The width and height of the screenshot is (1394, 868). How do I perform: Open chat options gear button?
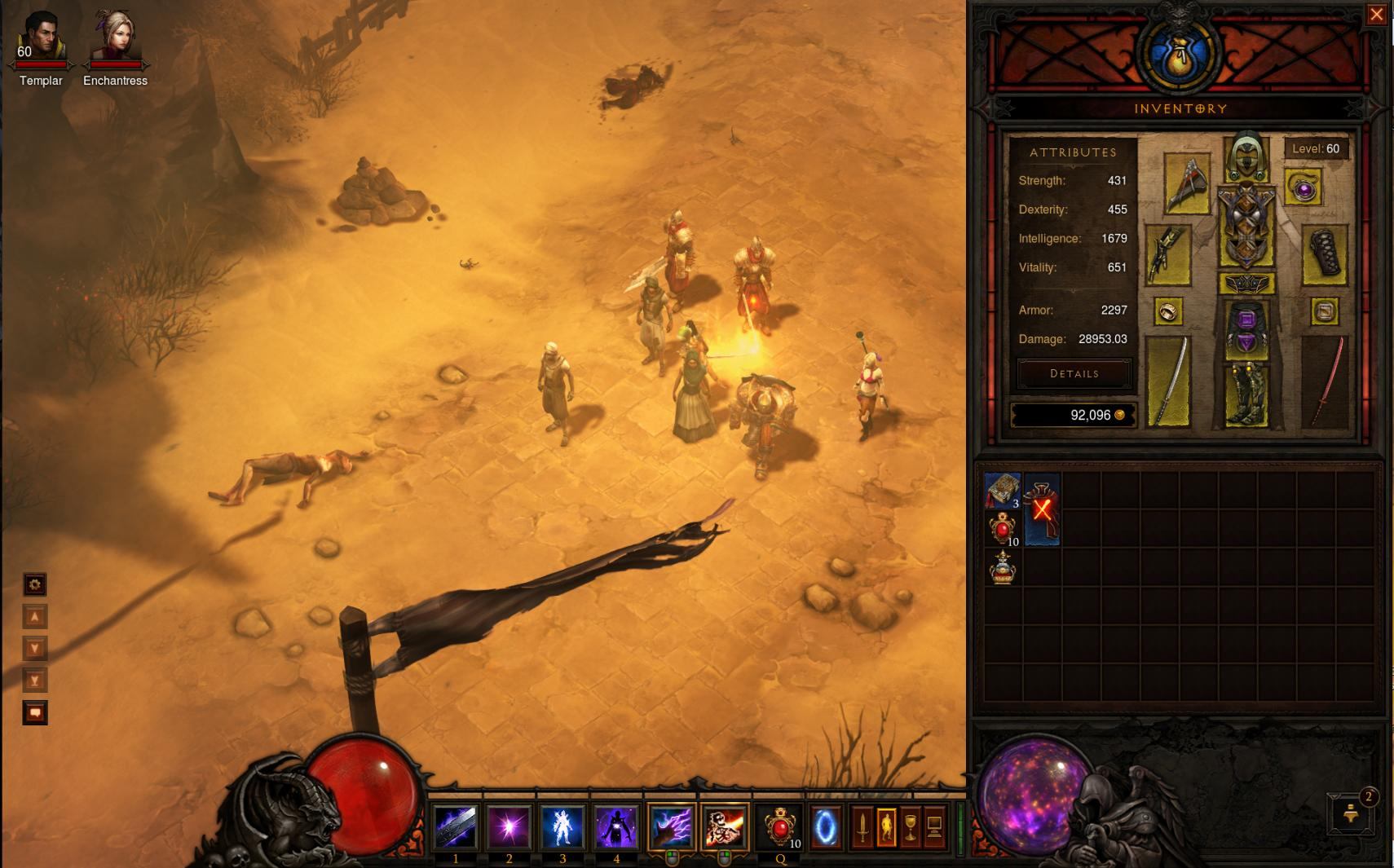34,584
